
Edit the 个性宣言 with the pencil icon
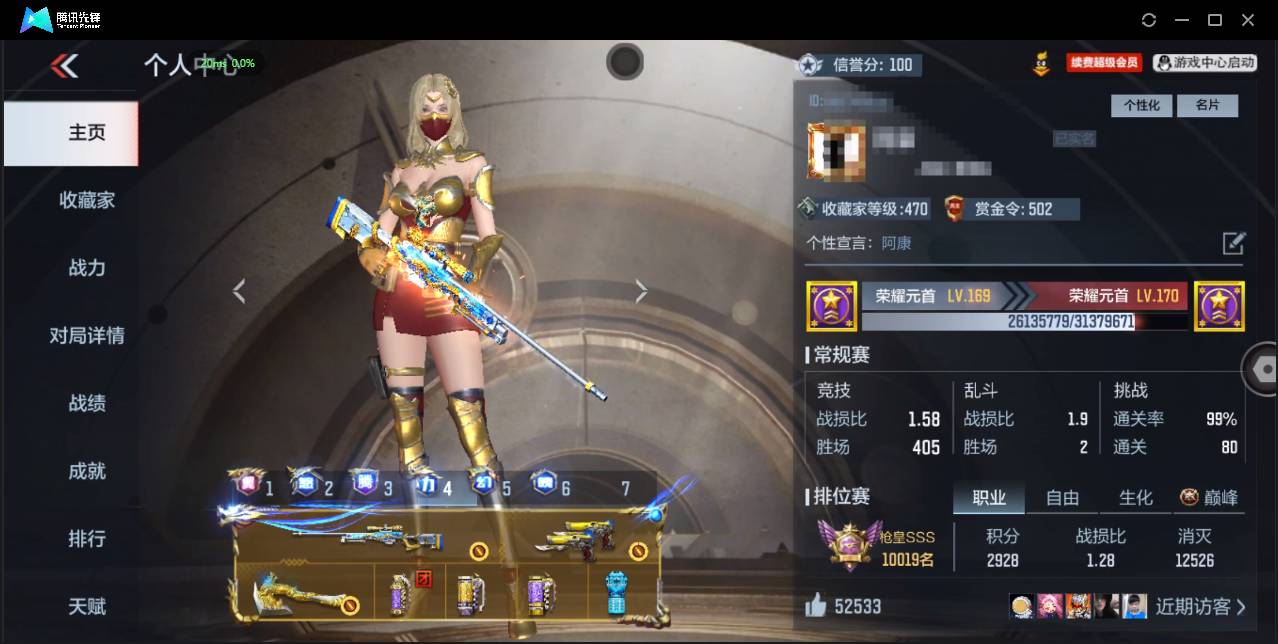[x=1234, y=243]
